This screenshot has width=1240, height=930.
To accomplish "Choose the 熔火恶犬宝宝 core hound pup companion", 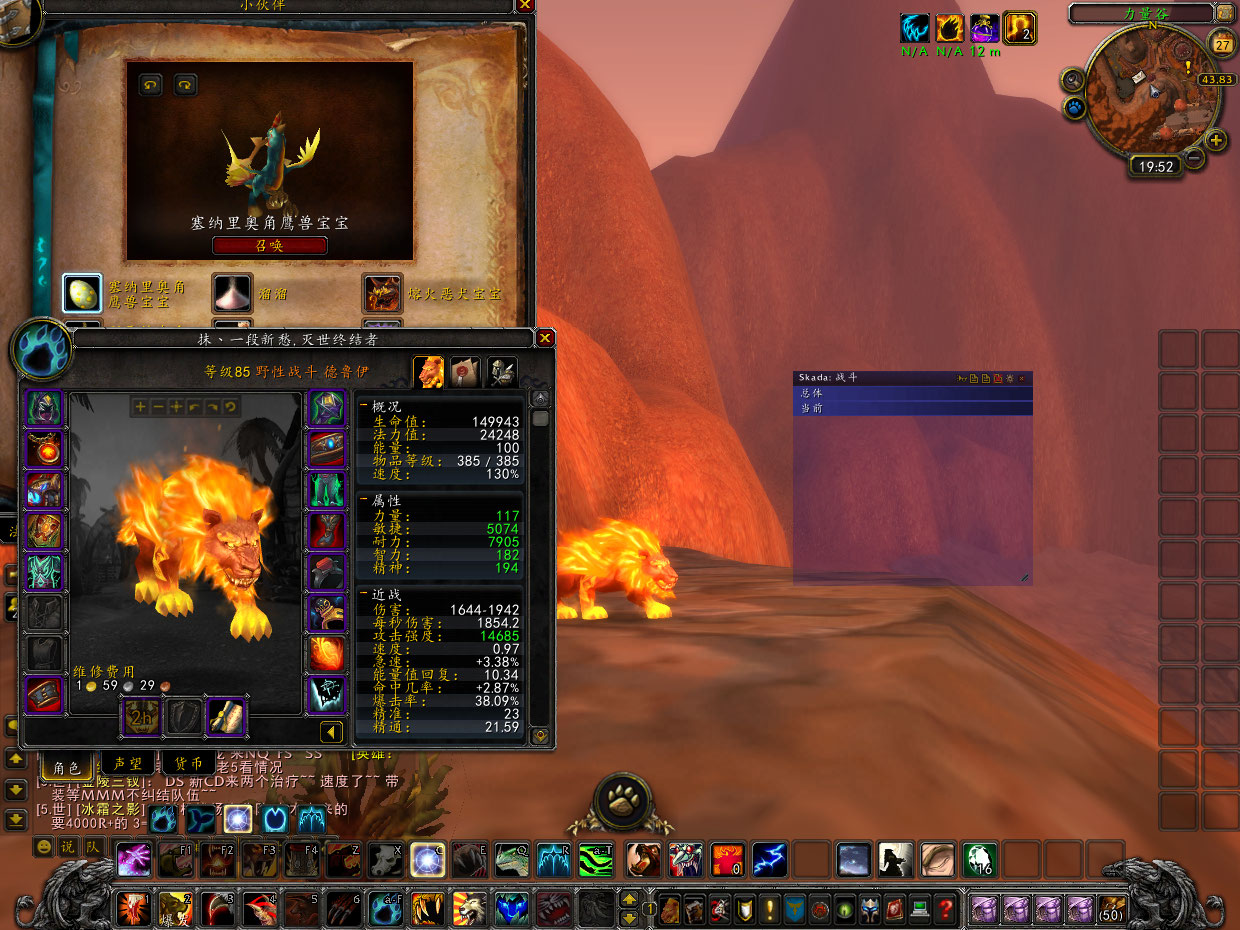I will [383, 293].
